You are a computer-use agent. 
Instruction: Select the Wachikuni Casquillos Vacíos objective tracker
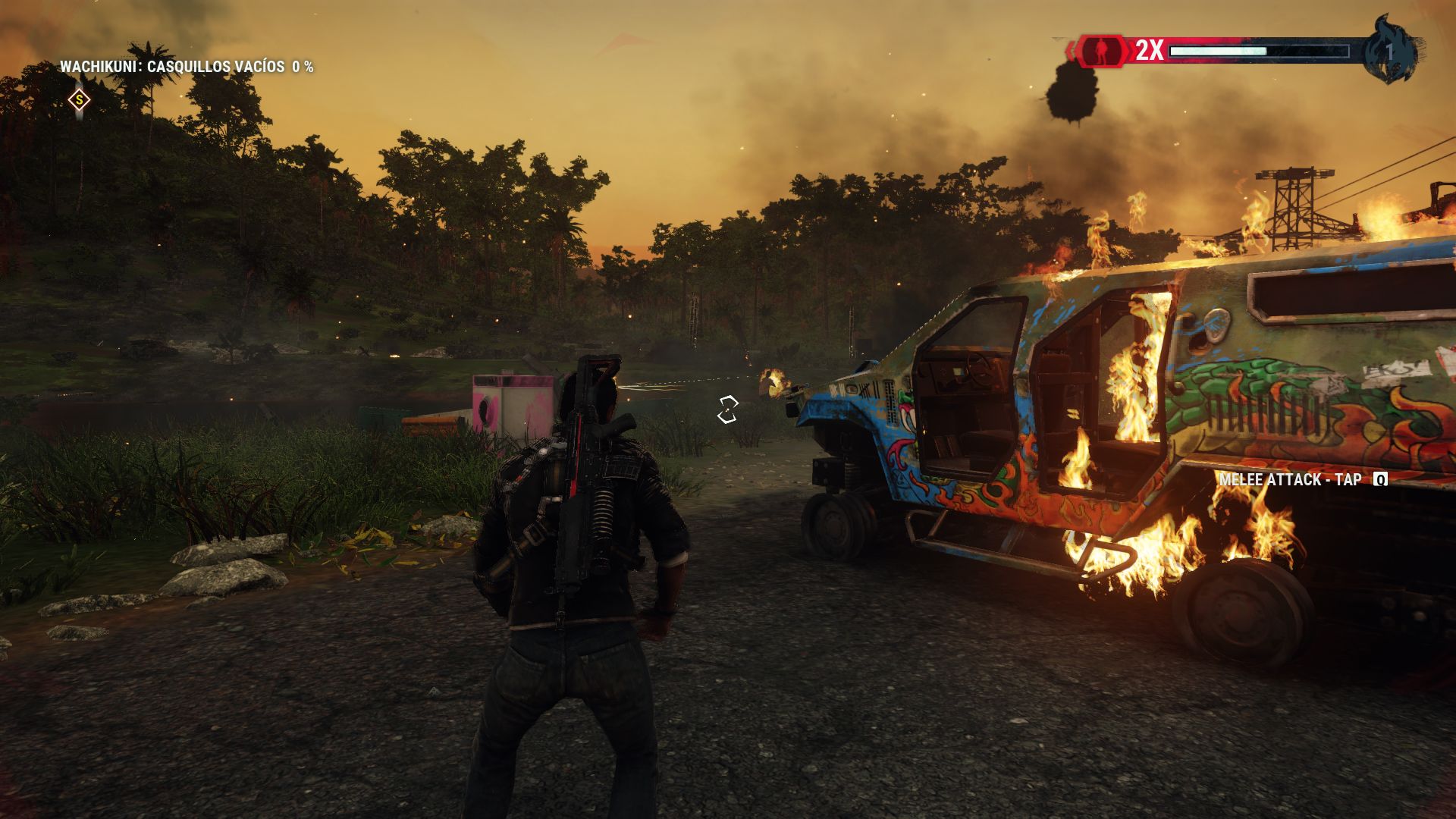coord(187,67)
